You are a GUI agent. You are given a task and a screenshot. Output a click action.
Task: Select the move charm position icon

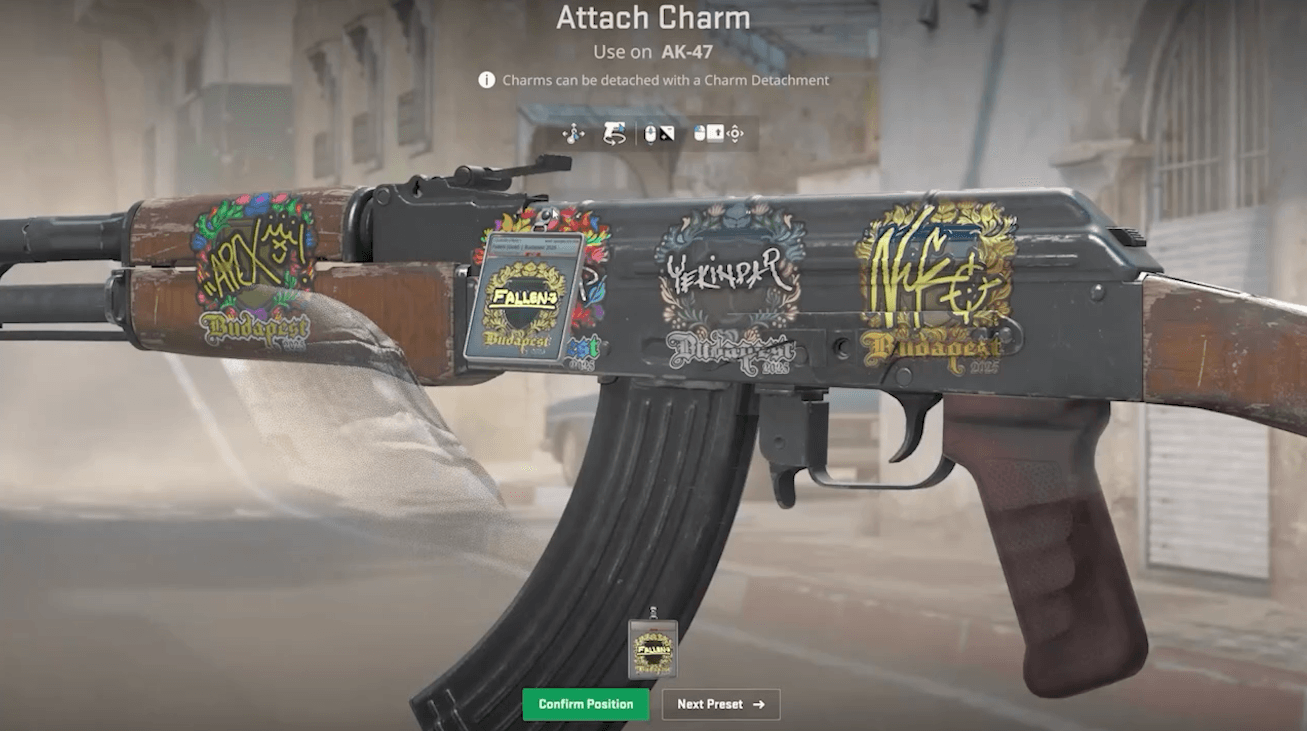(573, 133)
